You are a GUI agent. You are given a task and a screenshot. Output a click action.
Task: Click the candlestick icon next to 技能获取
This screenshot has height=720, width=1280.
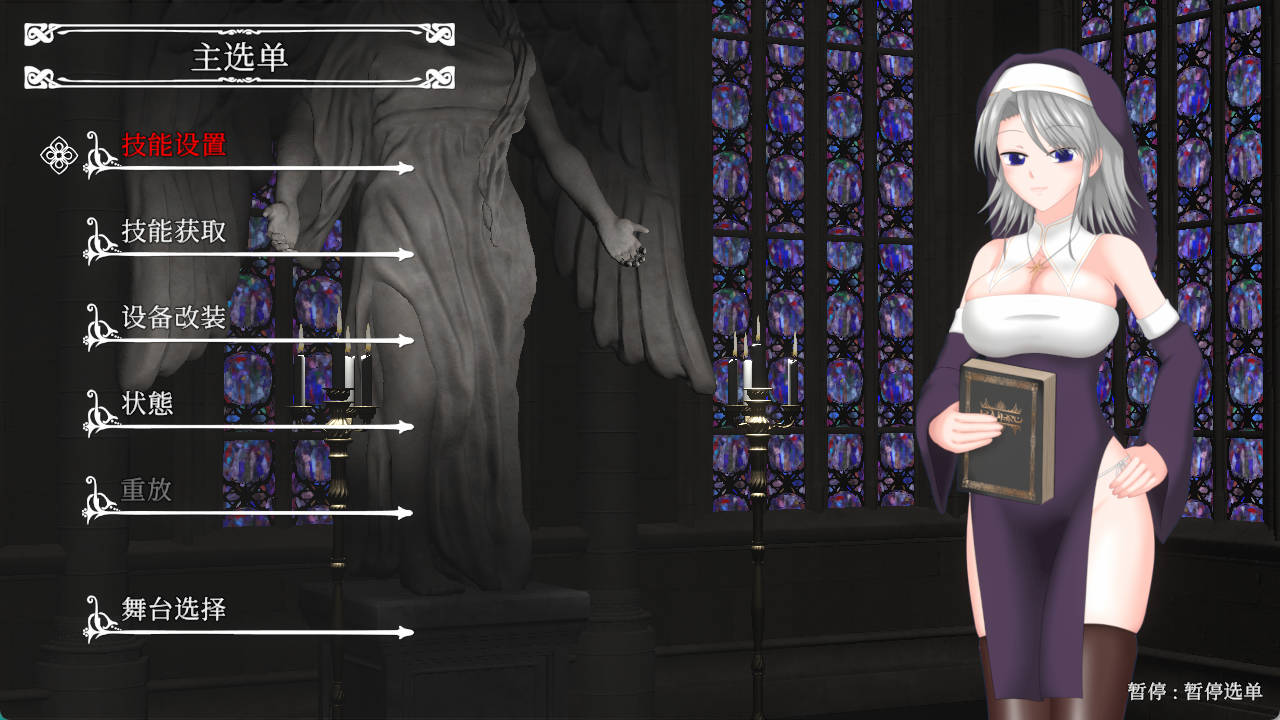[x=98, y=238]
